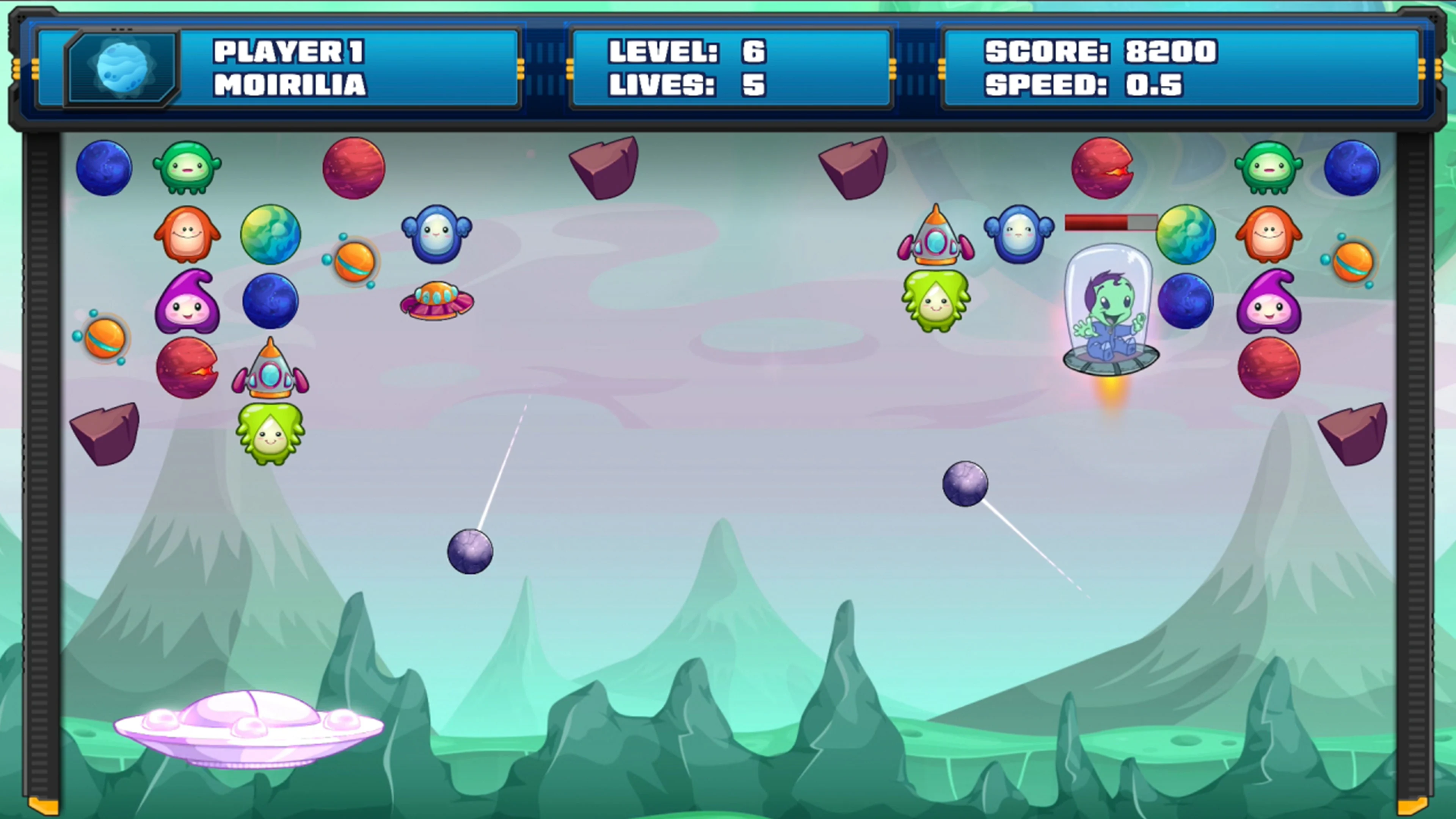Screen dimensions: 1456x819
Task: Click the orange ringed planet power-up on the left
Action: point(105,339)
